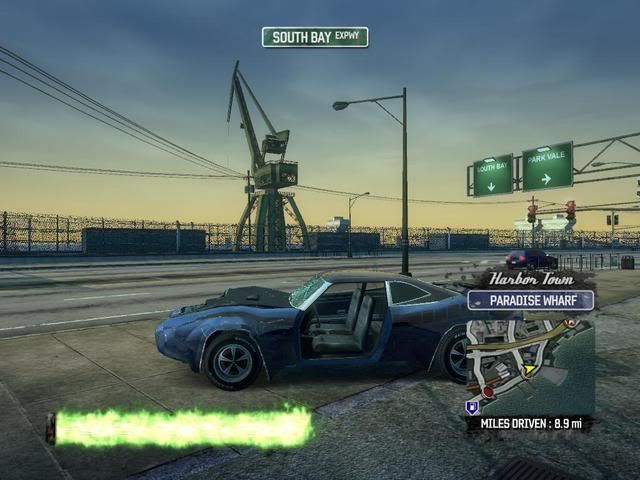Click the Paradise Wharf location sign
The height and width of the screenshot is (480, 640).
point(530,300)
